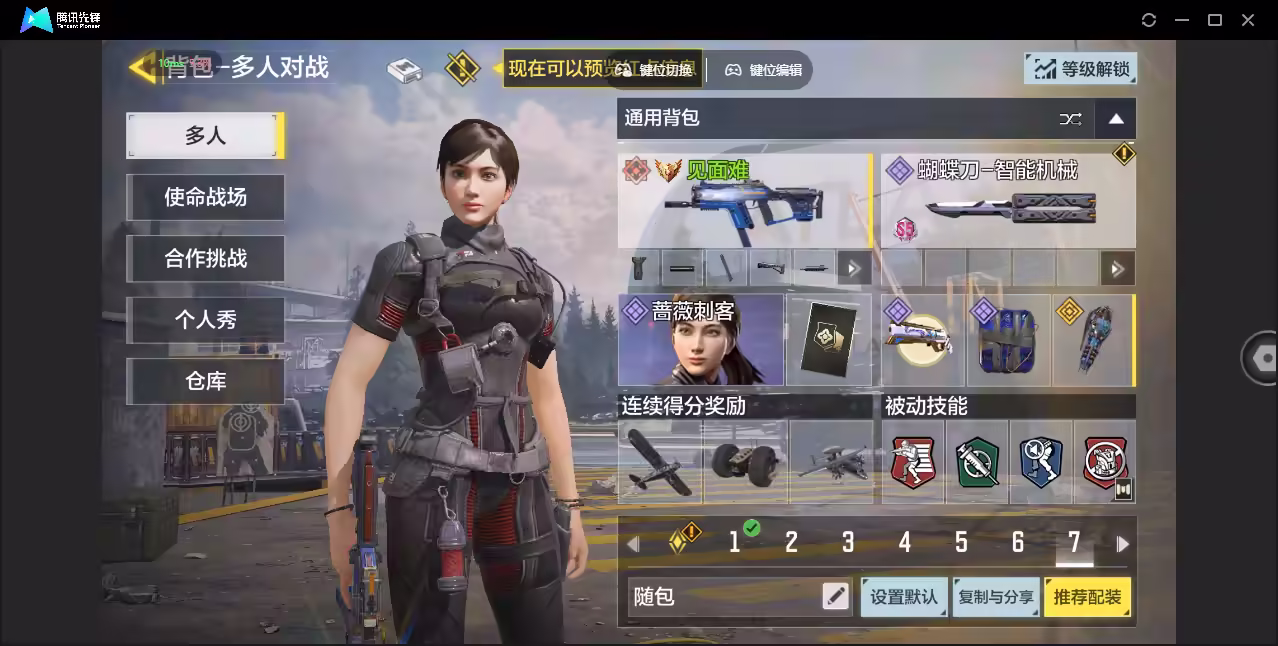This screenshot has width=1278, height=646.
Task: Click the 键位编辑 key mapping editor
Action: [765, 70]
